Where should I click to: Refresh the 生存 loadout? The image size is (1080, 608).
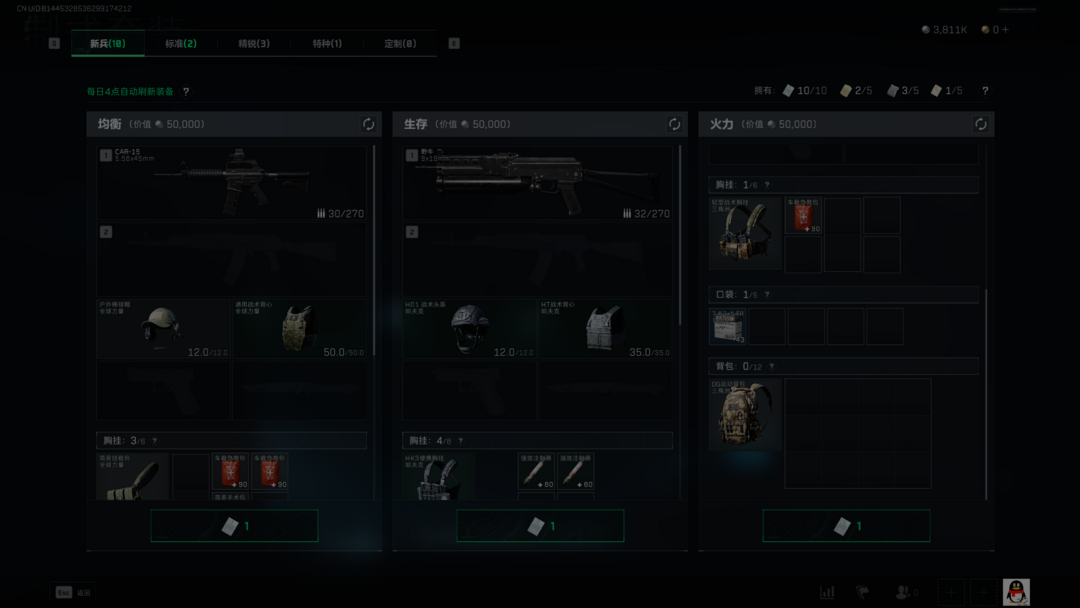pyautogui.click(x=675, y=125)
